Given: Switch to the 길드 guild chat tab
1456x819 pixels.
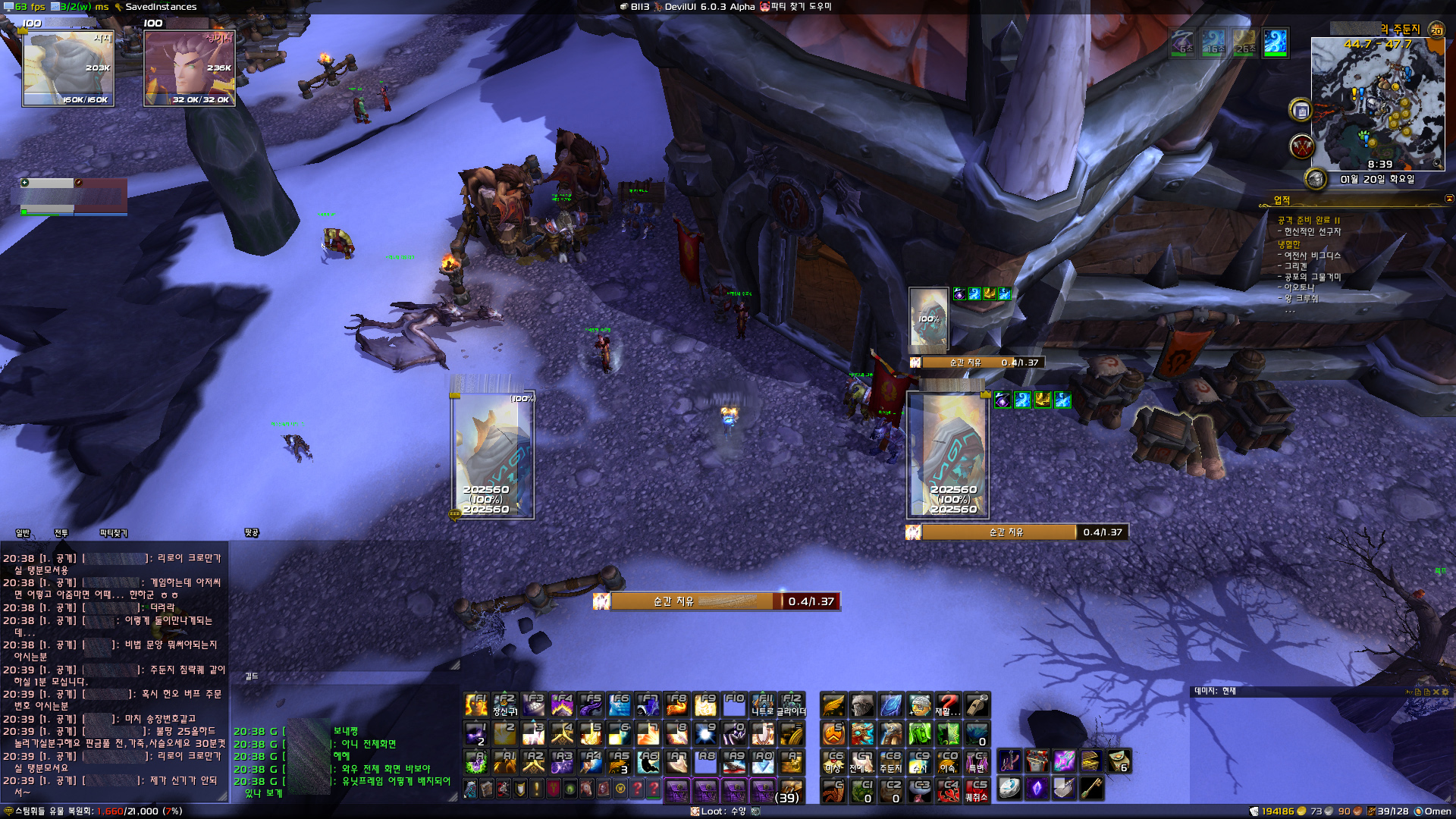Looking at the screenshot, I should pyautogui.click(x=252, y=676).
